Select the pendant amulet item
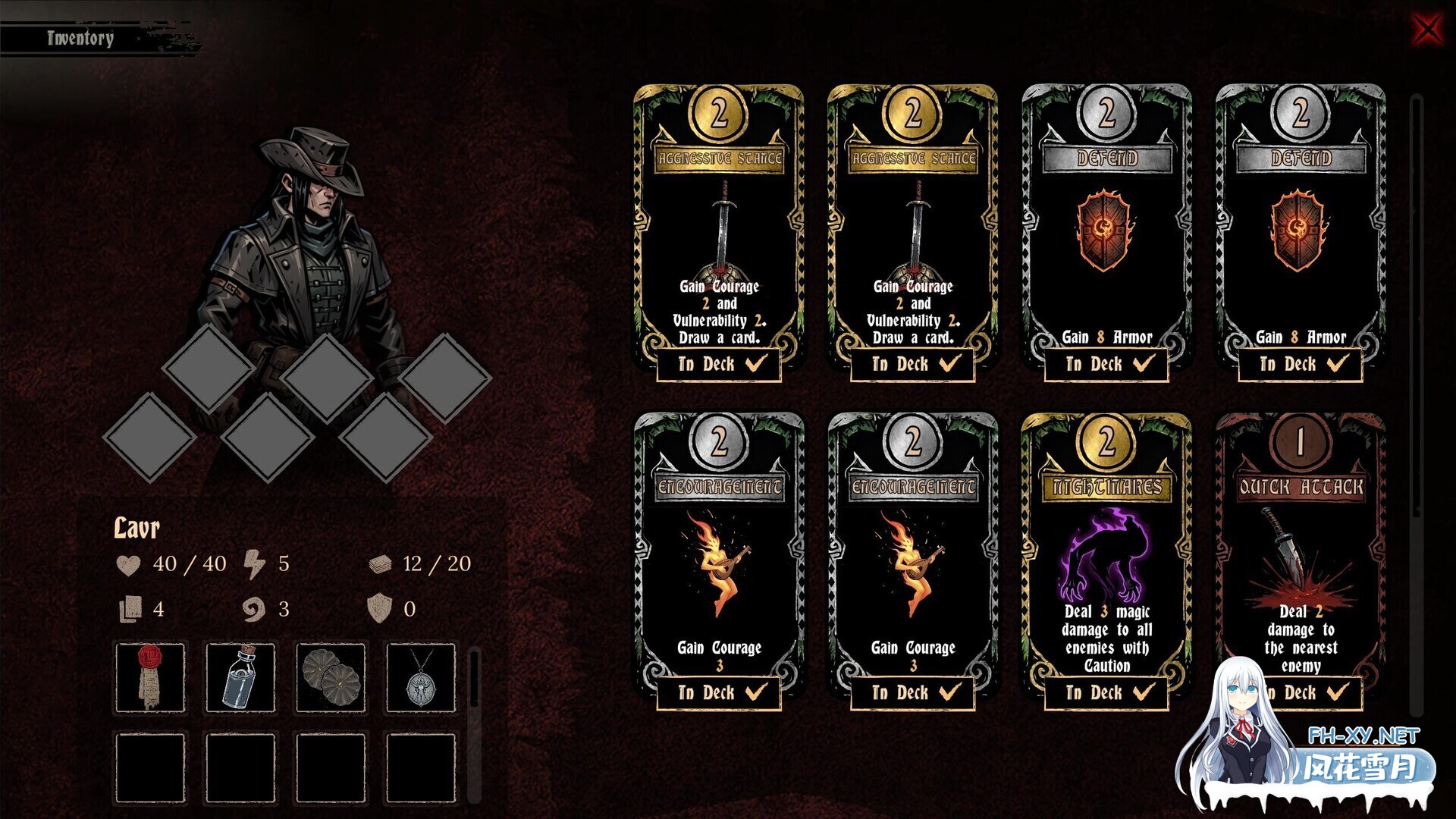 [421, 677]
